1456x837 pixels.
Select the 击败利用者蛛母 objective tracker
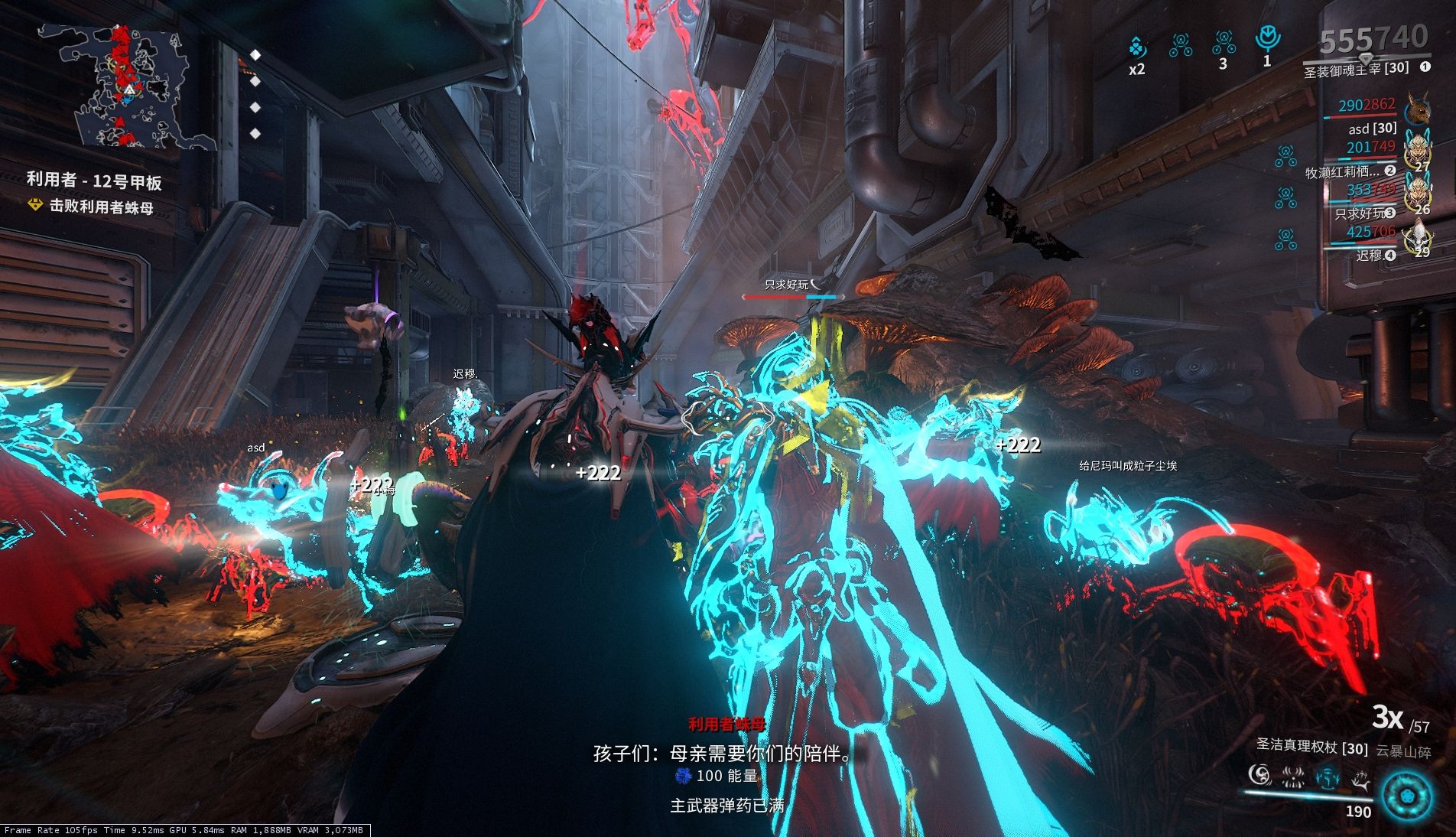point(101,207)
